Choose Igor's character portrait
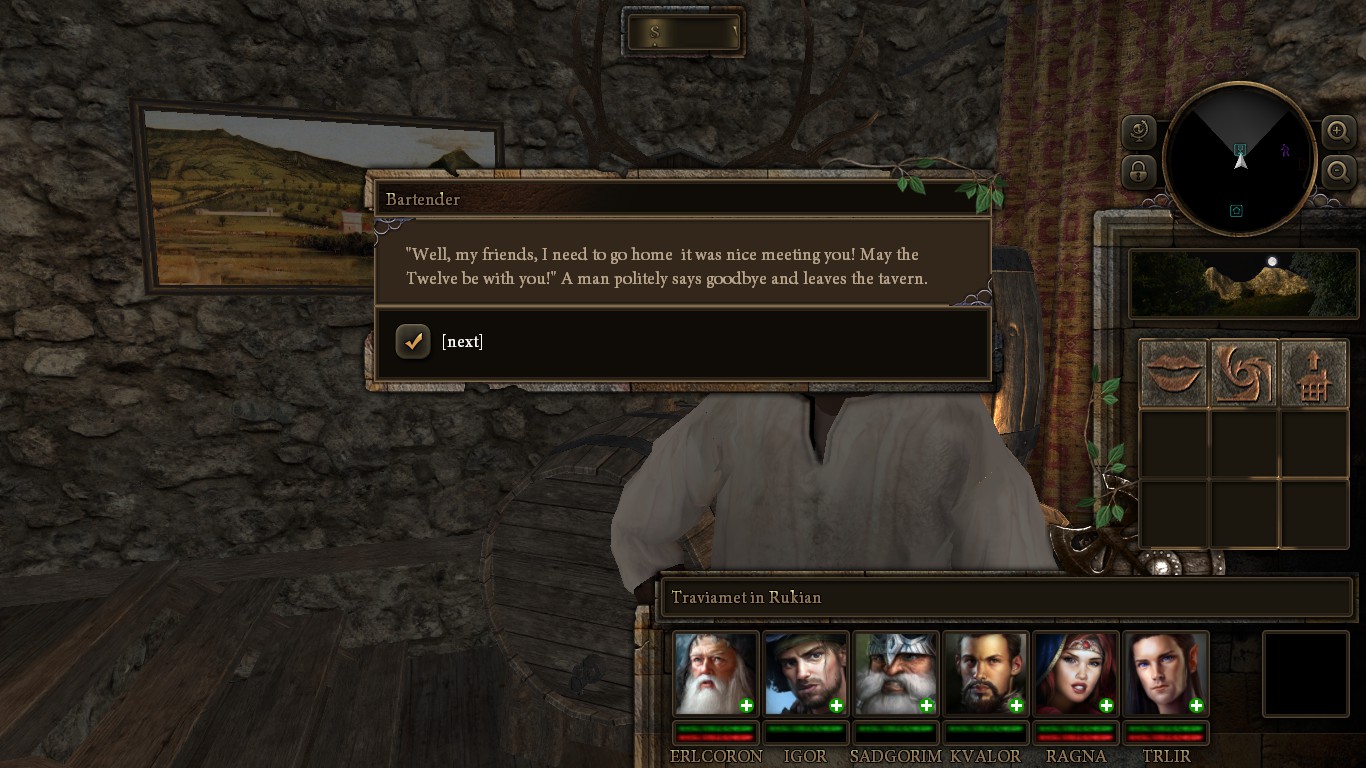 pyautogui.click(x=805, y=674)
